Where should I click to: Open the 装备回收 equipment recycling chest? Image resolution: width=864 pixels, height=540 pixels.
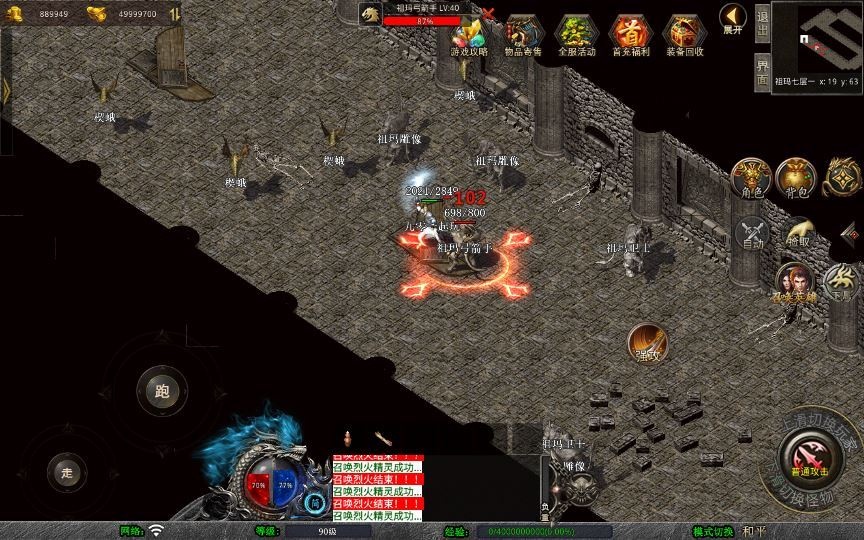(684, 36)
